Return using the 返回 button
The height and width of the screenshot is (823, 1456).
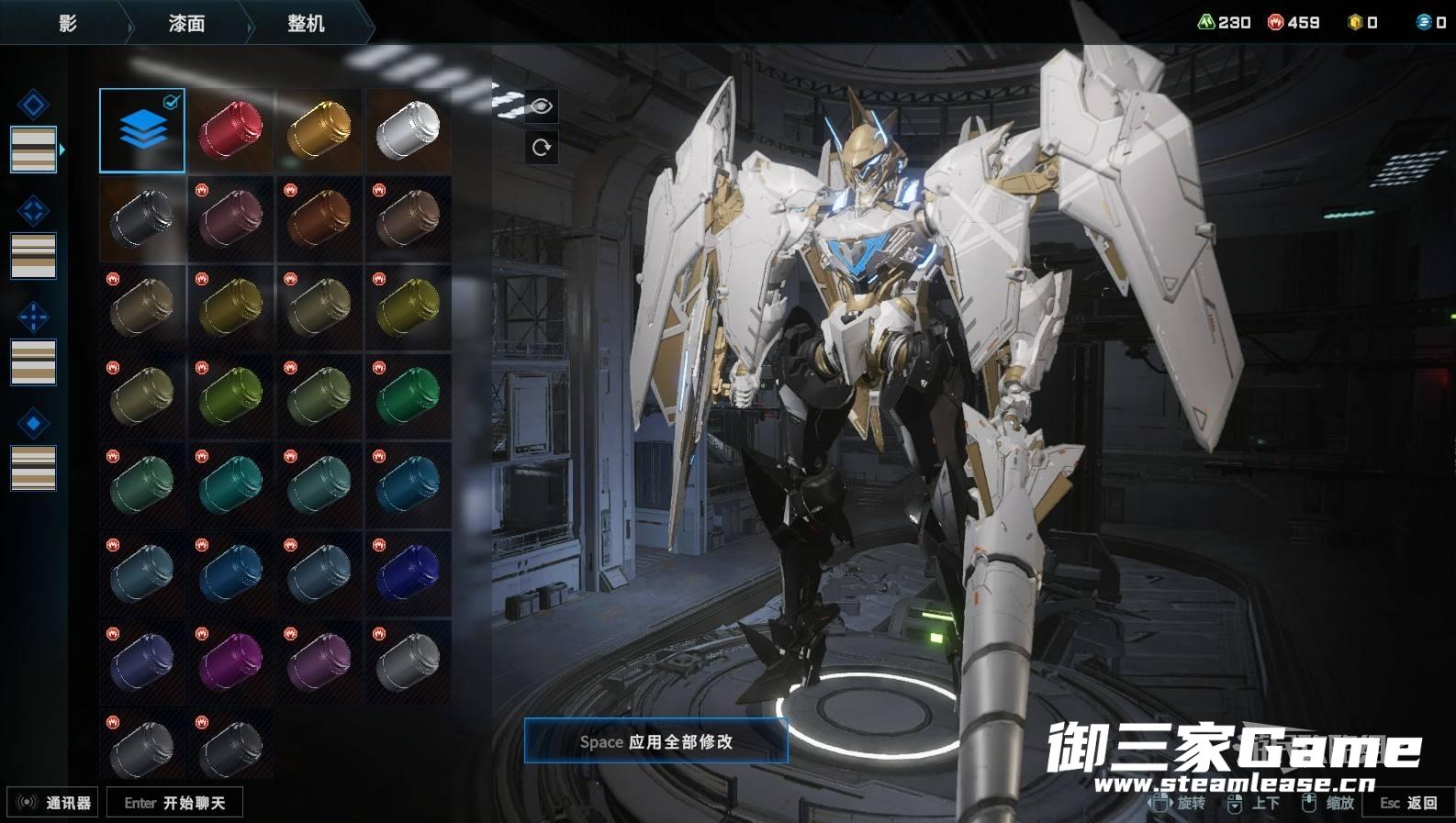click(1408, 803)
